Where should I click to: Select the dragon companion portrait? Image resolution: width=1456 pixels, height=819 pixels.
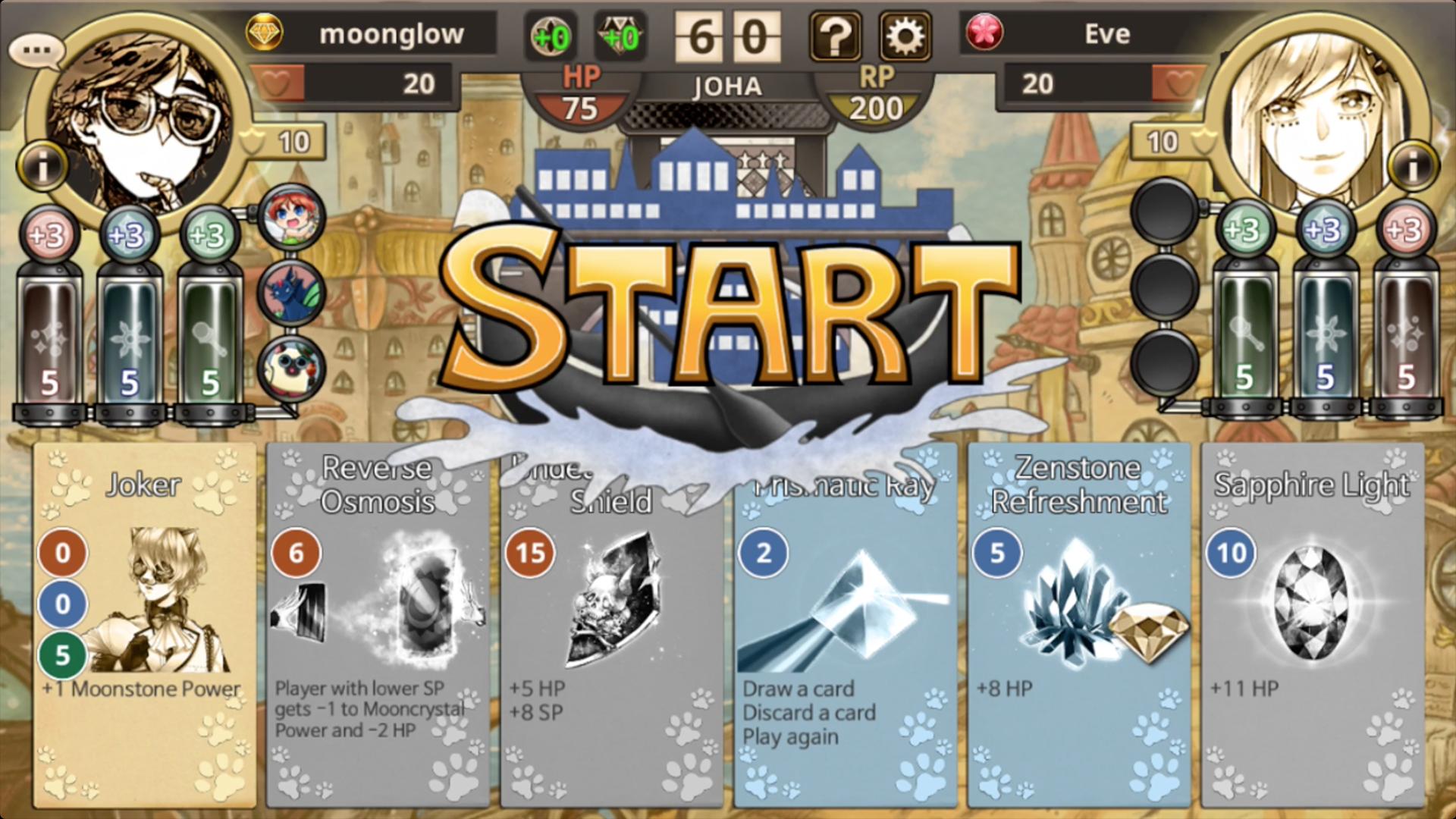coord(290,293)
